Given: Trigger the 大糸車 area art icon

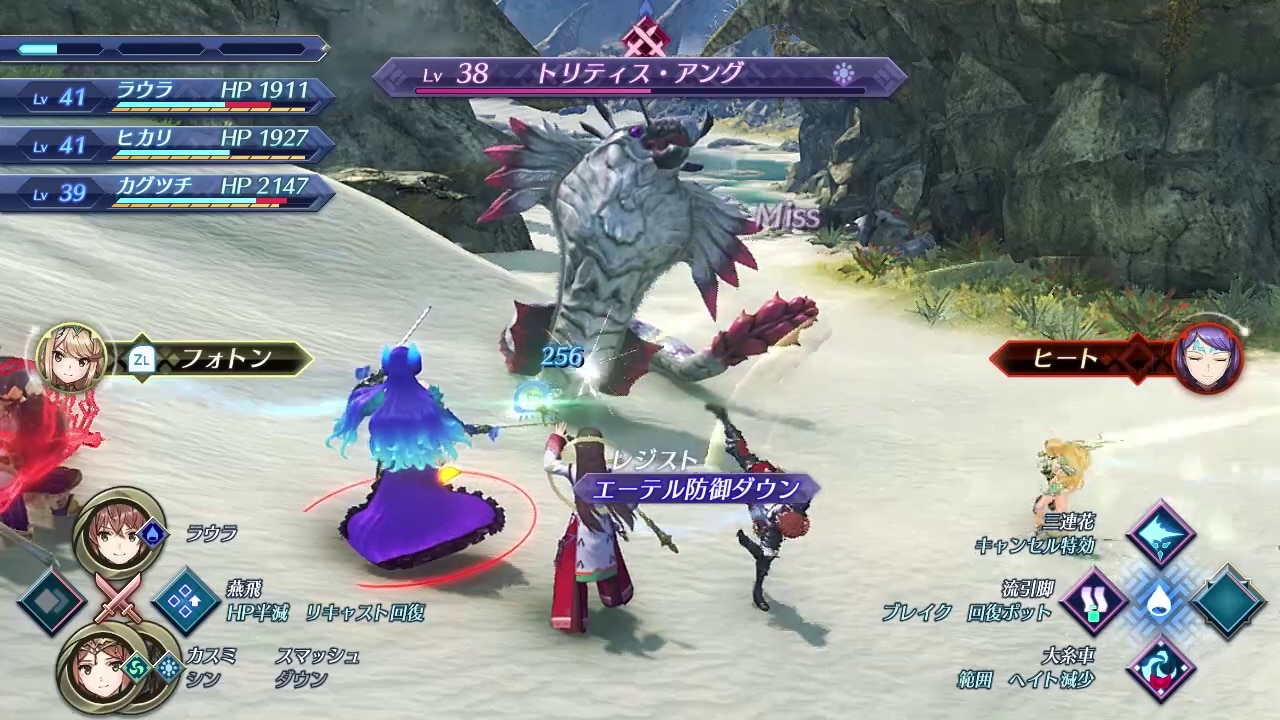Looking at the screenshot, I should pos(1161,668).
